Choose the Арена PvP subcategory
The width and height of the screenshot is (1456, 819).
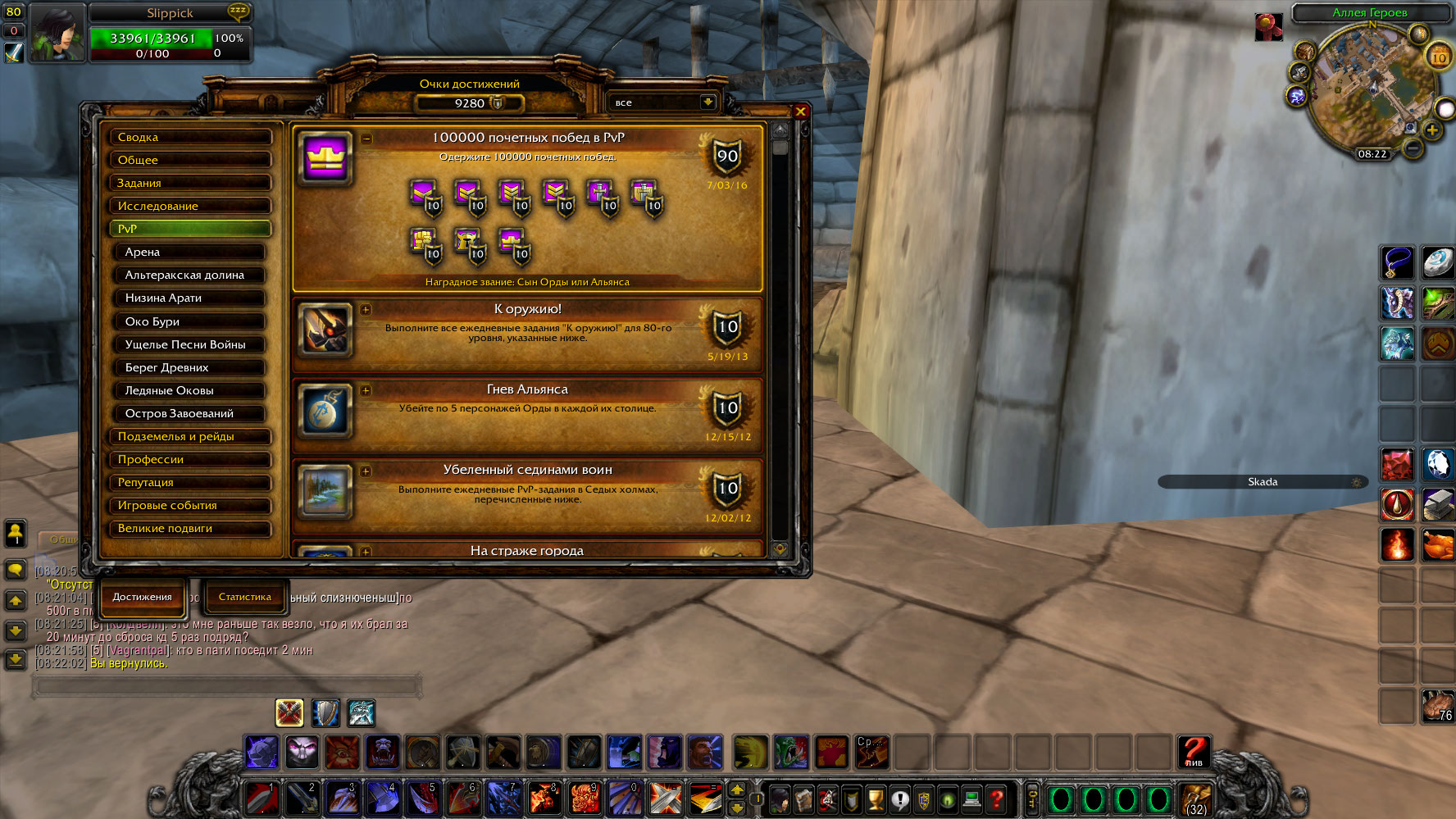point(190,252)
